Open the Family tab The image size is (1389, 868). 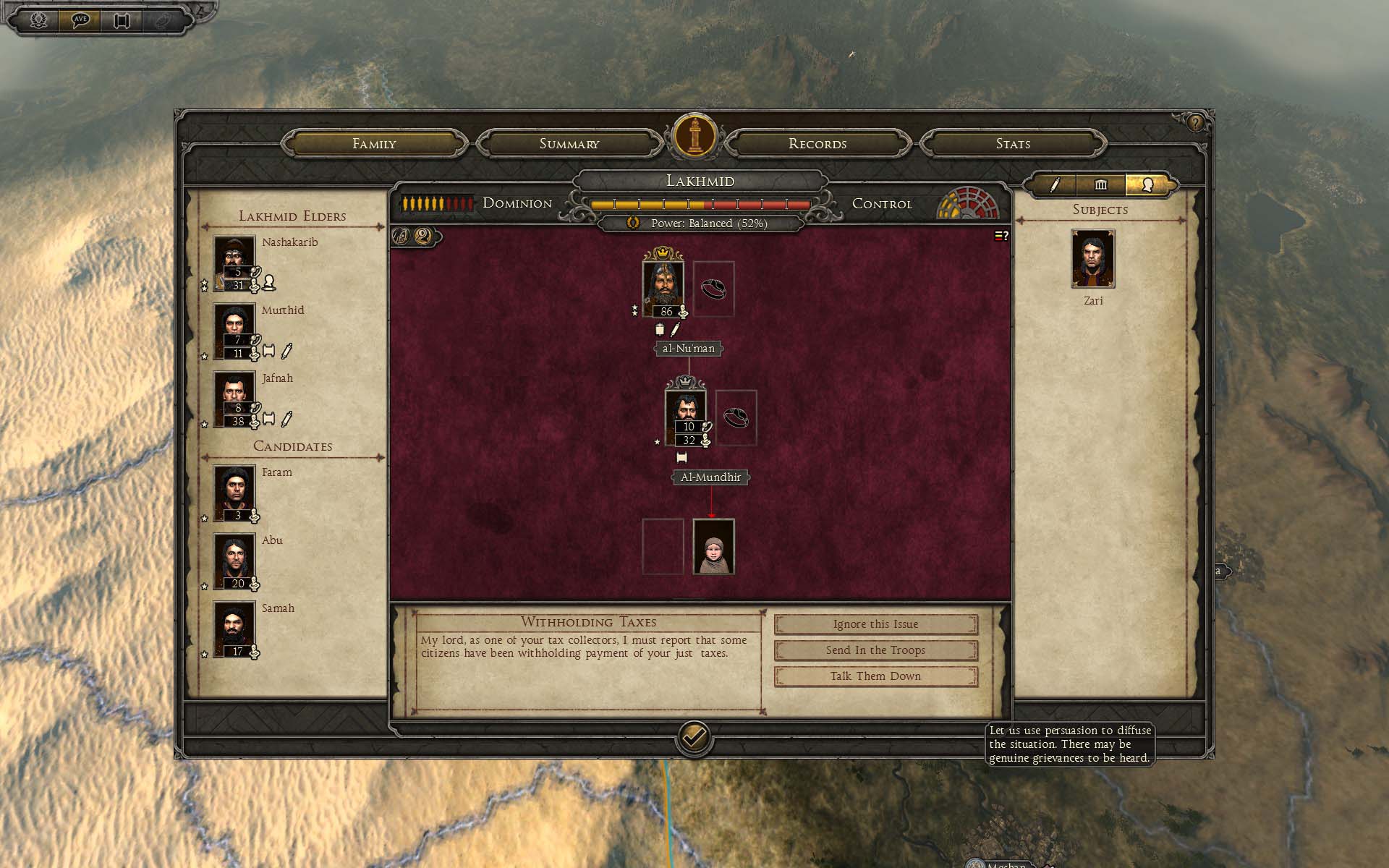[374, 143]
